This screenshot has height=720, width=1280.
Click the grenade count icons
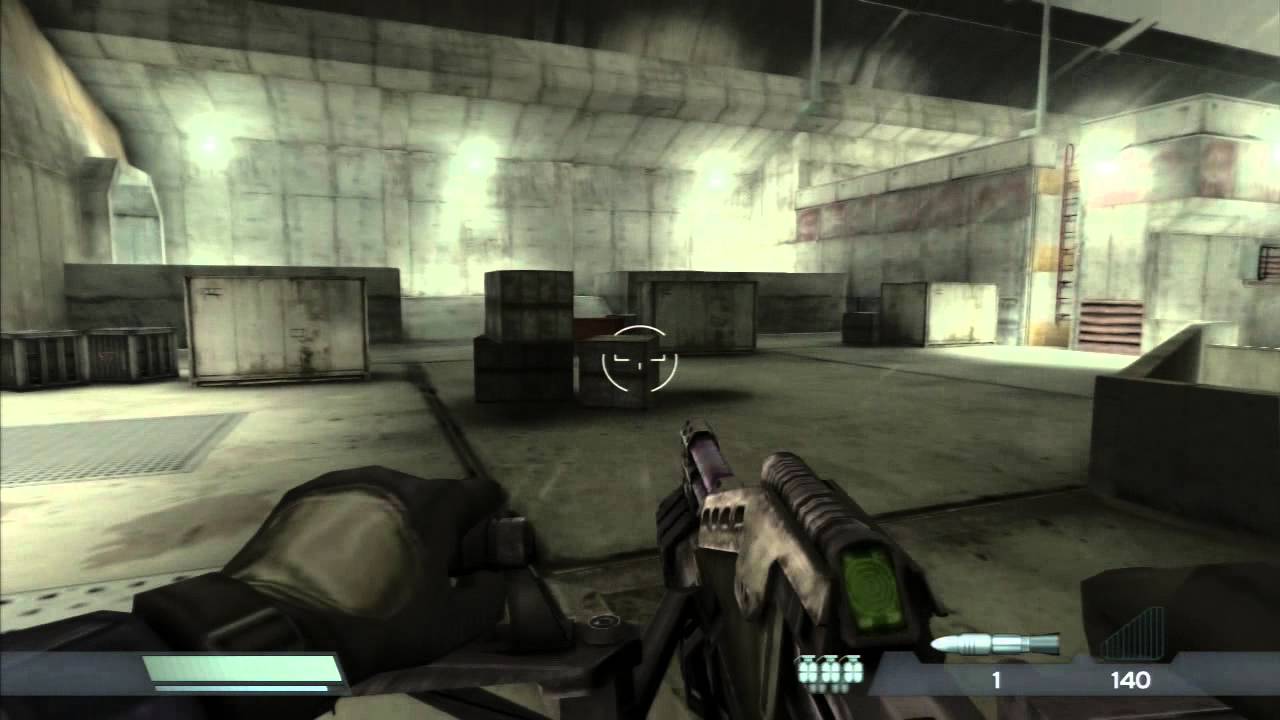pos(828,670)
